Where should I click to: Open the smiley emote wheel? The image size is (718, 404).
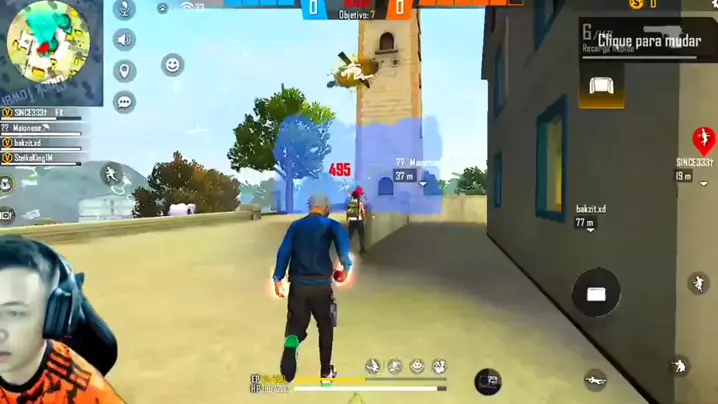coord(173,65)
